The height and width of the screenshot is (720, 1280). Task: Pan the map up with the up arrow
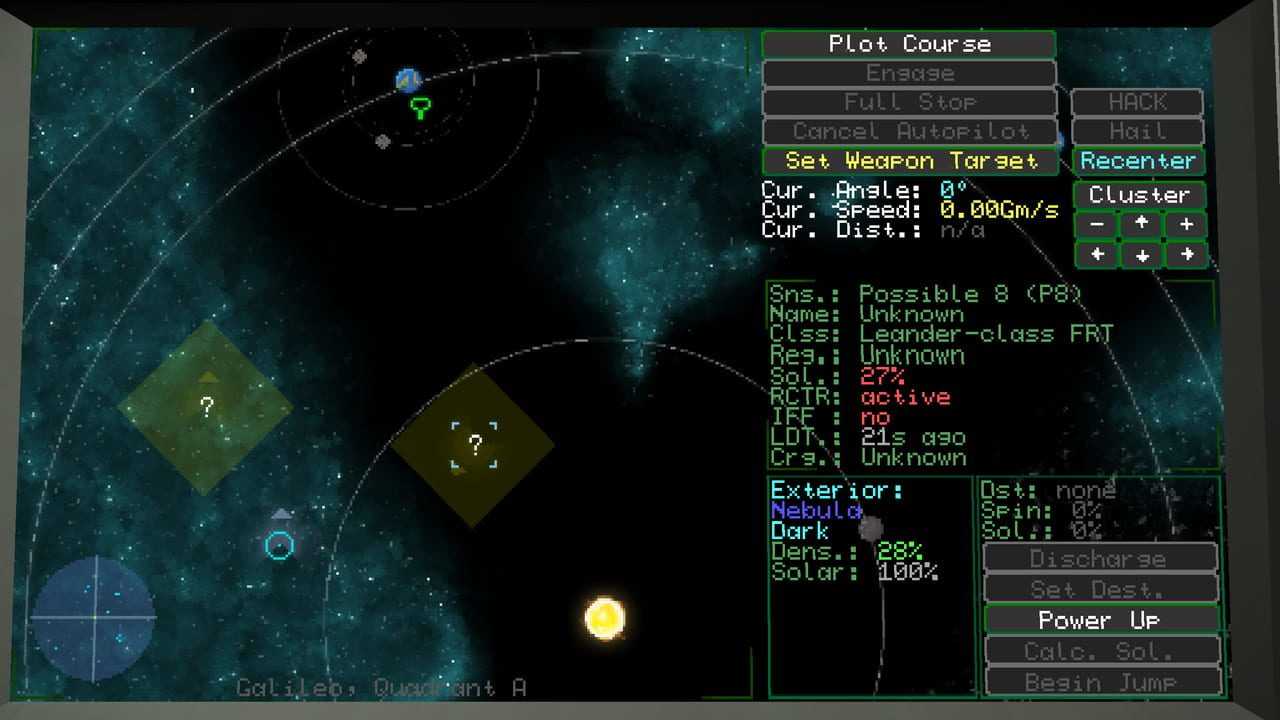[1141, 224]
